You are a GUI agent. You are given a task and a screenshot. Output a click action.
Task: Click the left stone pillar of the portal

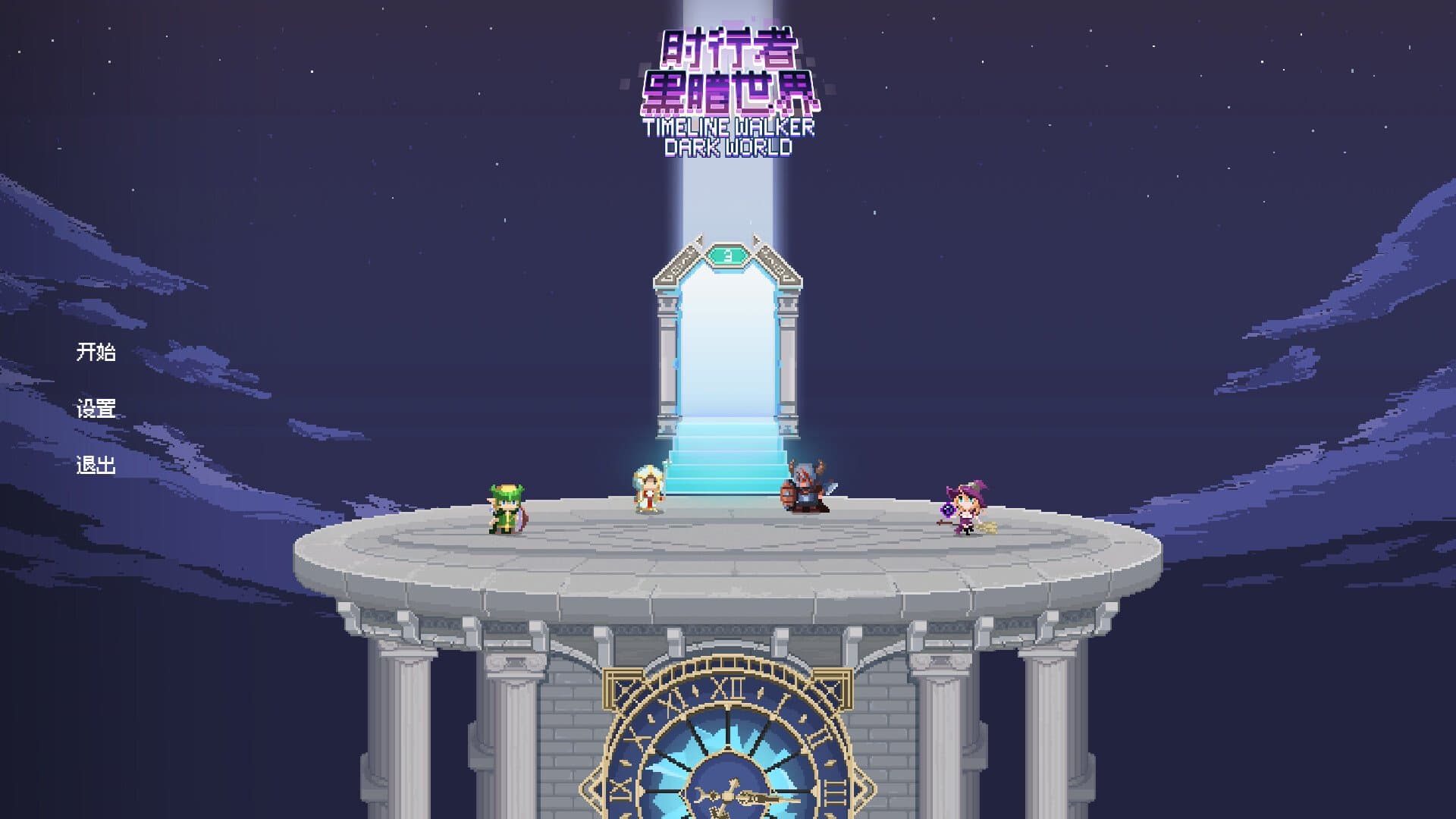coord(667,356)
